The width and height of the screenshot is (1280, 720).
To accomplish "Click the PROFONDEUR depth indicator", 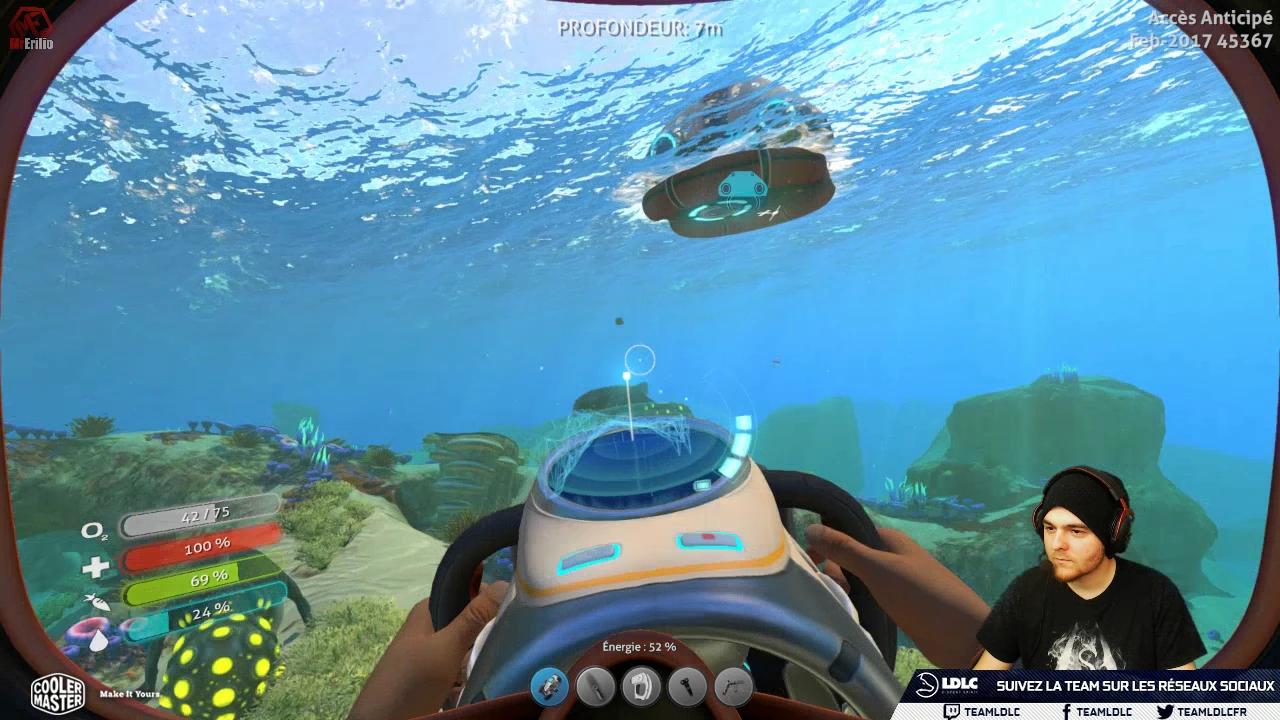I will pyautogui.click(x=640, y=29).
